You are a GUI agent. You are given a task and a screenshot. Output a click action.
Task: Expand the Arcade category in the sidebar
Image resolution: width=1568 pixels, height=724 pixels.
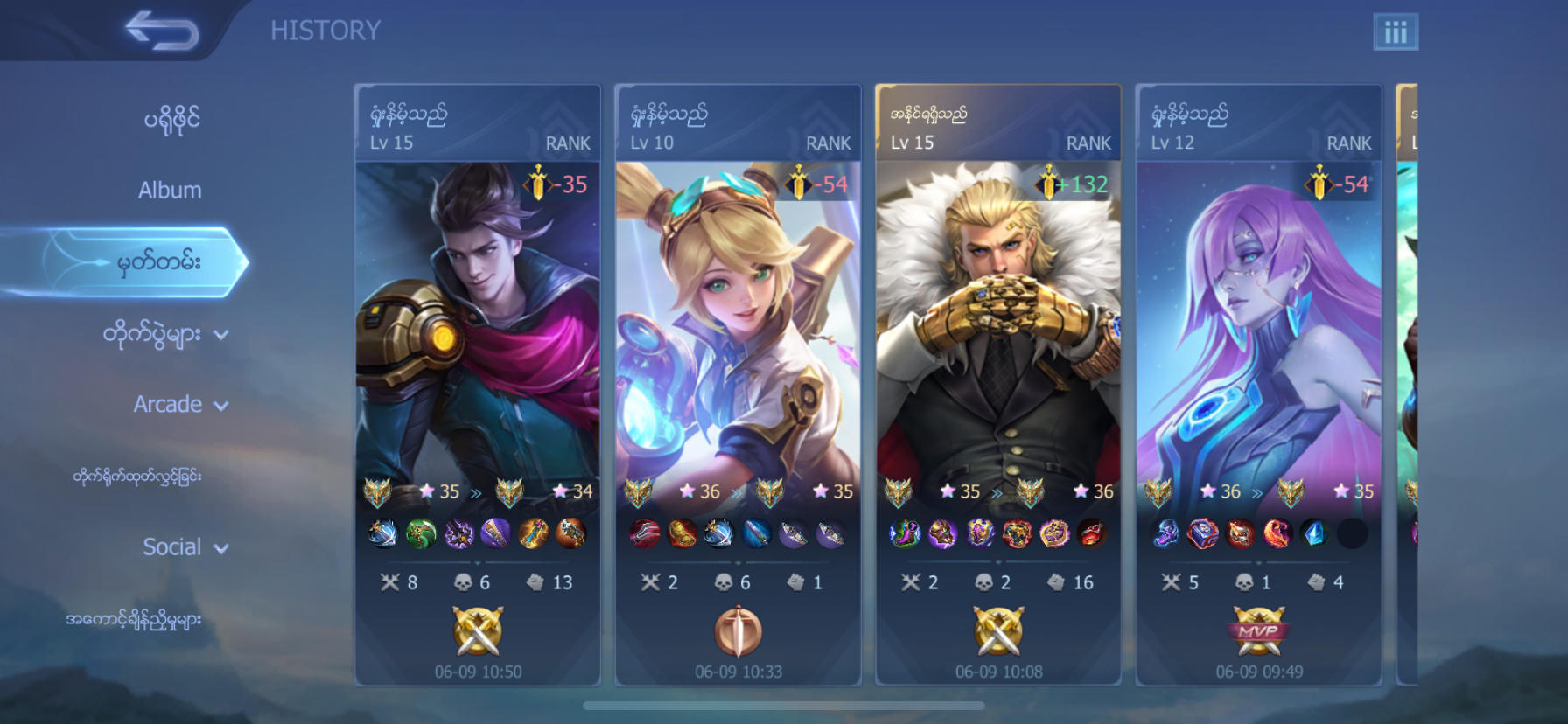click(x=179, y=404)
